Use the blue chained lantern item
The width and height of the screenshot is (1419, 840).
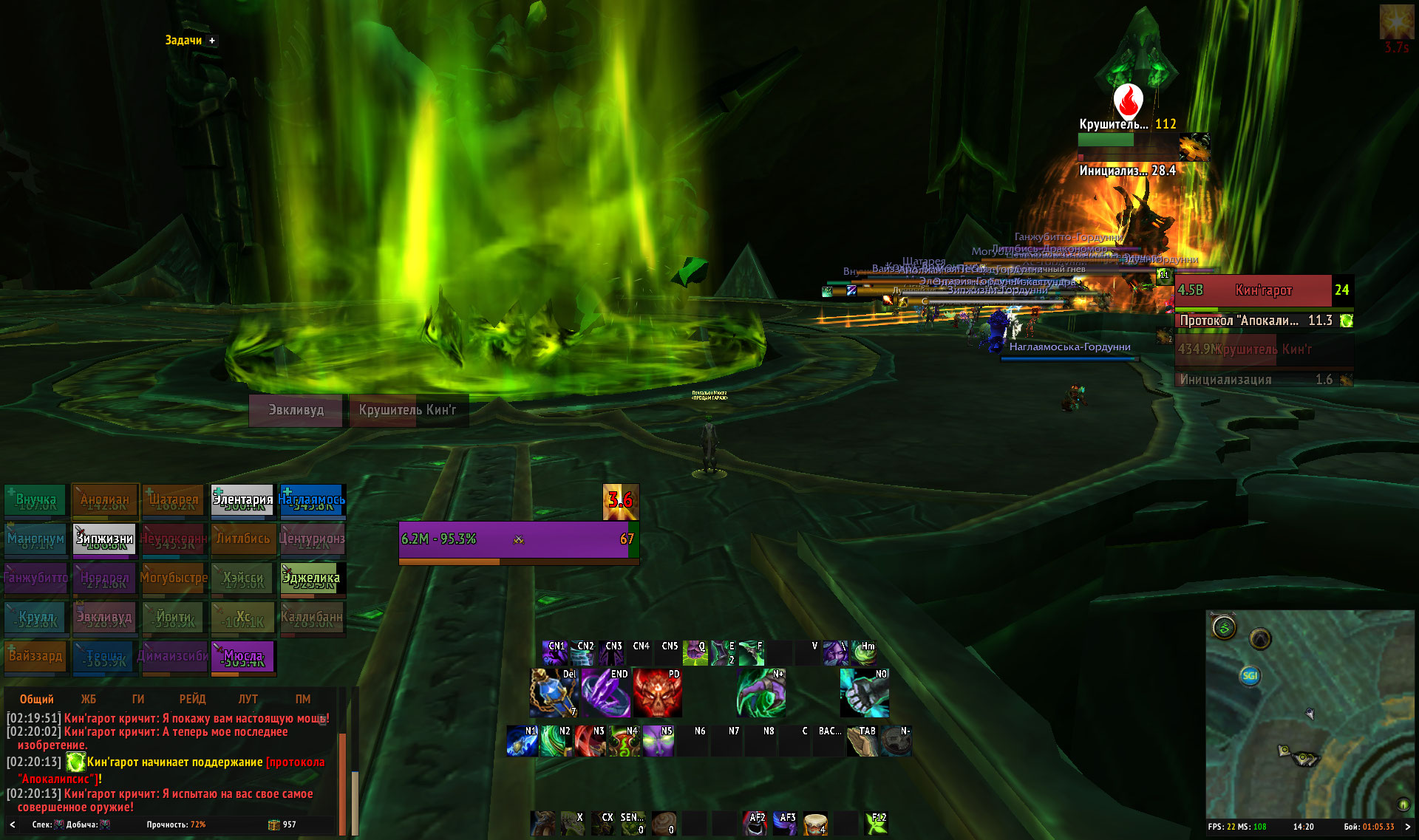pyautogui.click(x=554, y=694)
